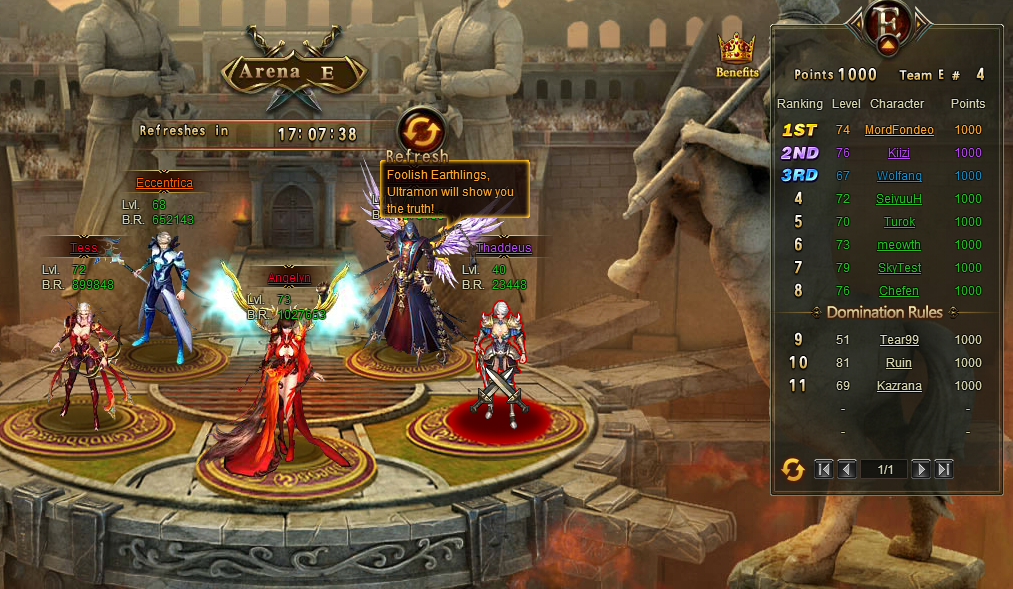Viewport: 1013px width, 589px height.
Task: Open the Benefits crown icon
Action: tap(737, 51)
